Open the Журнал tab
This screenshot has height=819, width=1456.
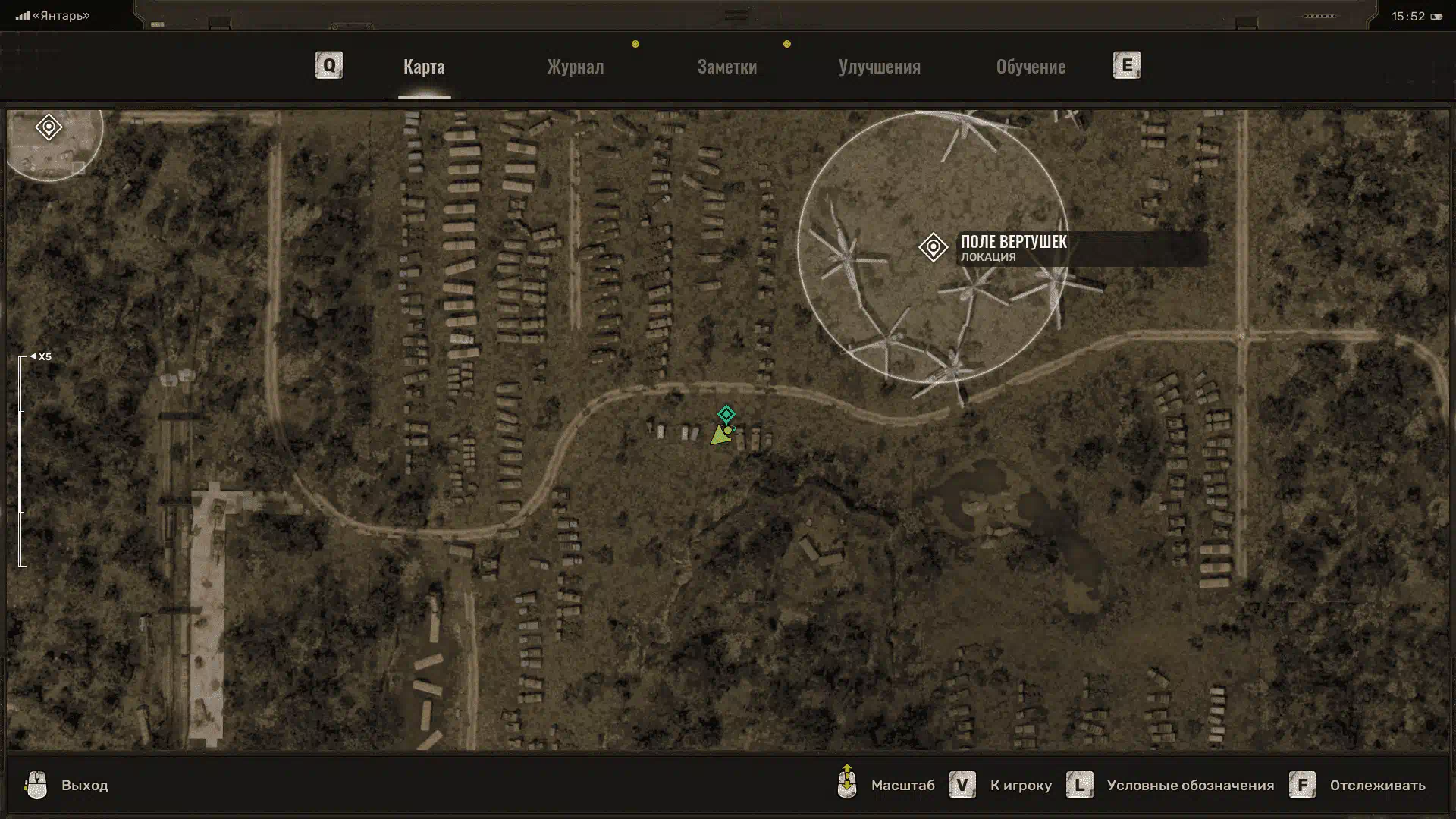(576, 67)
